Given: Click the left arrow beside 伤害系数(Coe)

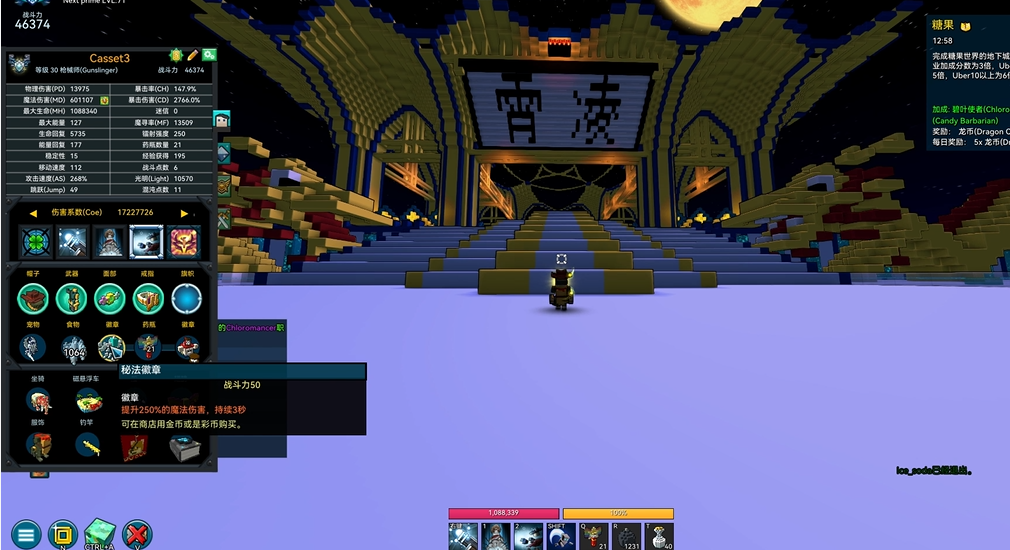Looking at the screenshot, I should tap(33, 213).
